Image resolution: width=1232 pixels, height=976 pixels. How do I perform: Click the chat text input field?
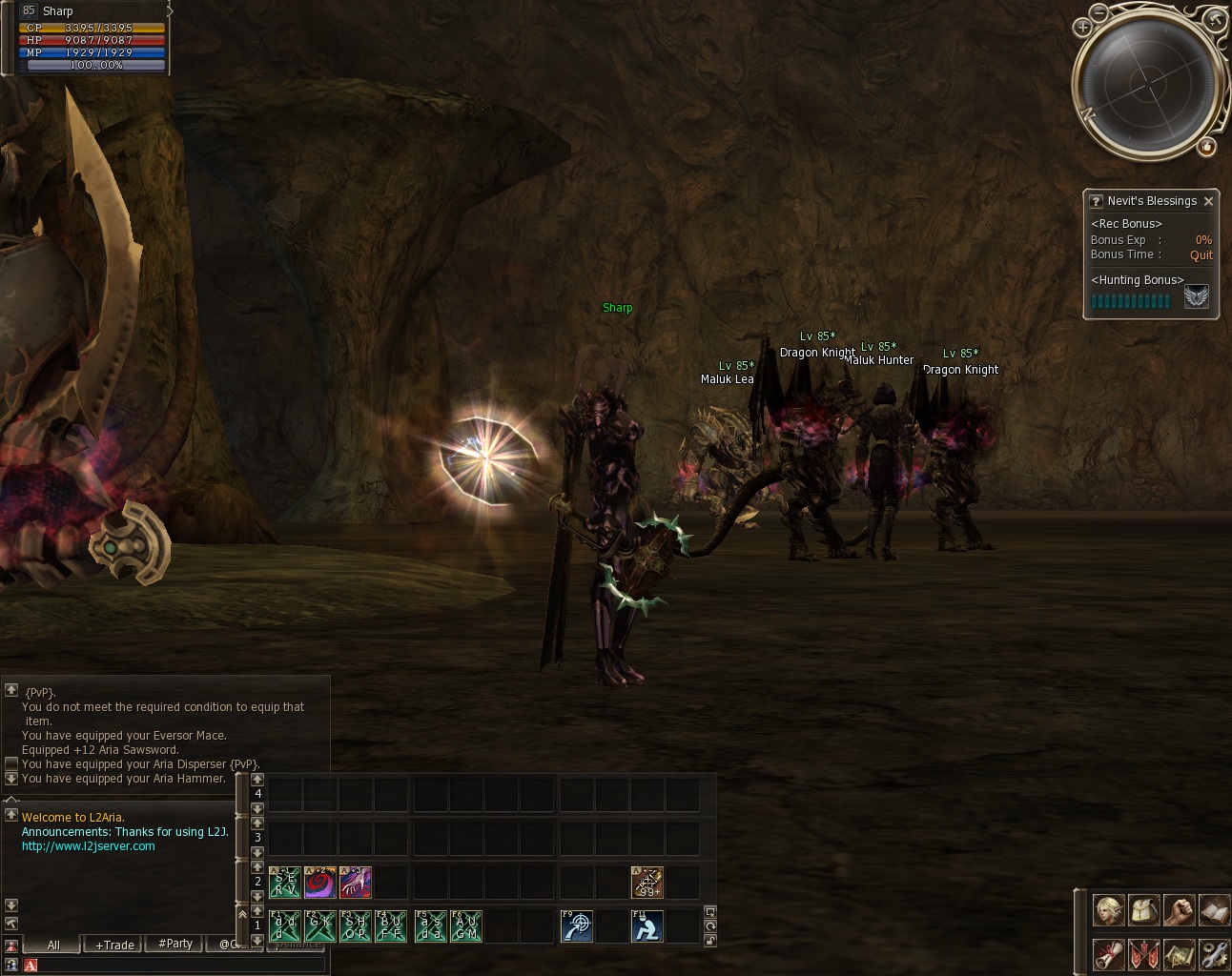click(176, 966)
